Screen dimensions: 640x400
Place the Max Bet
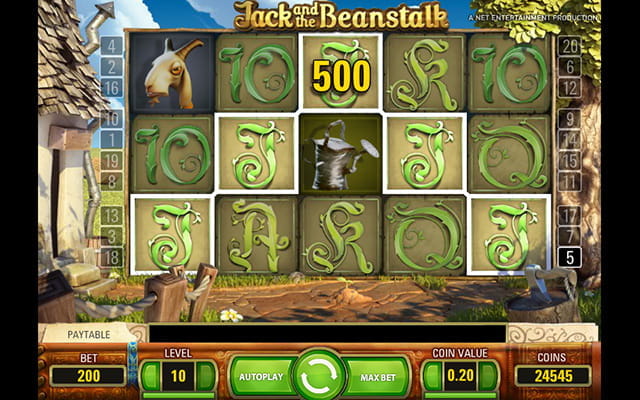tap(378, 376)
